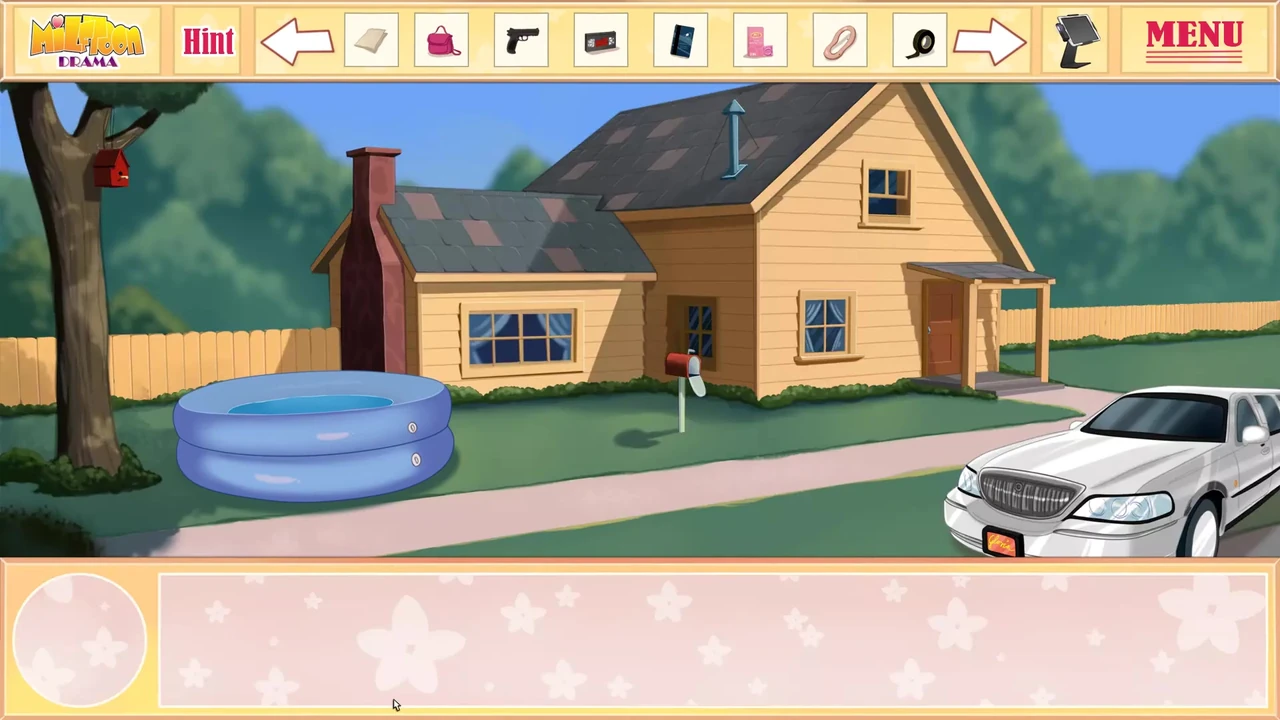The height and width of the screenshot is (720, 1280).
Task: Click the right arrow to see more items
Action: (x=990, y=40)
